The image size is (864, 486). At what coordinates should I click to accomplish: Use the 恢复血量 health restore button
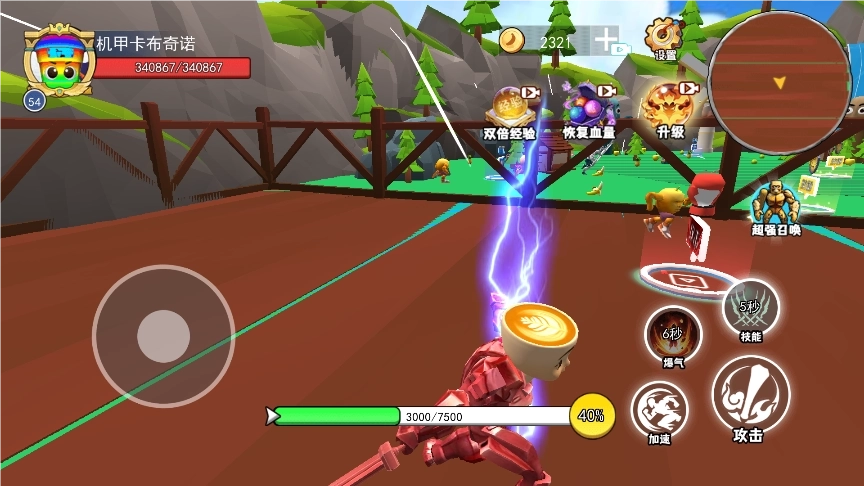(x=588, y=108)
